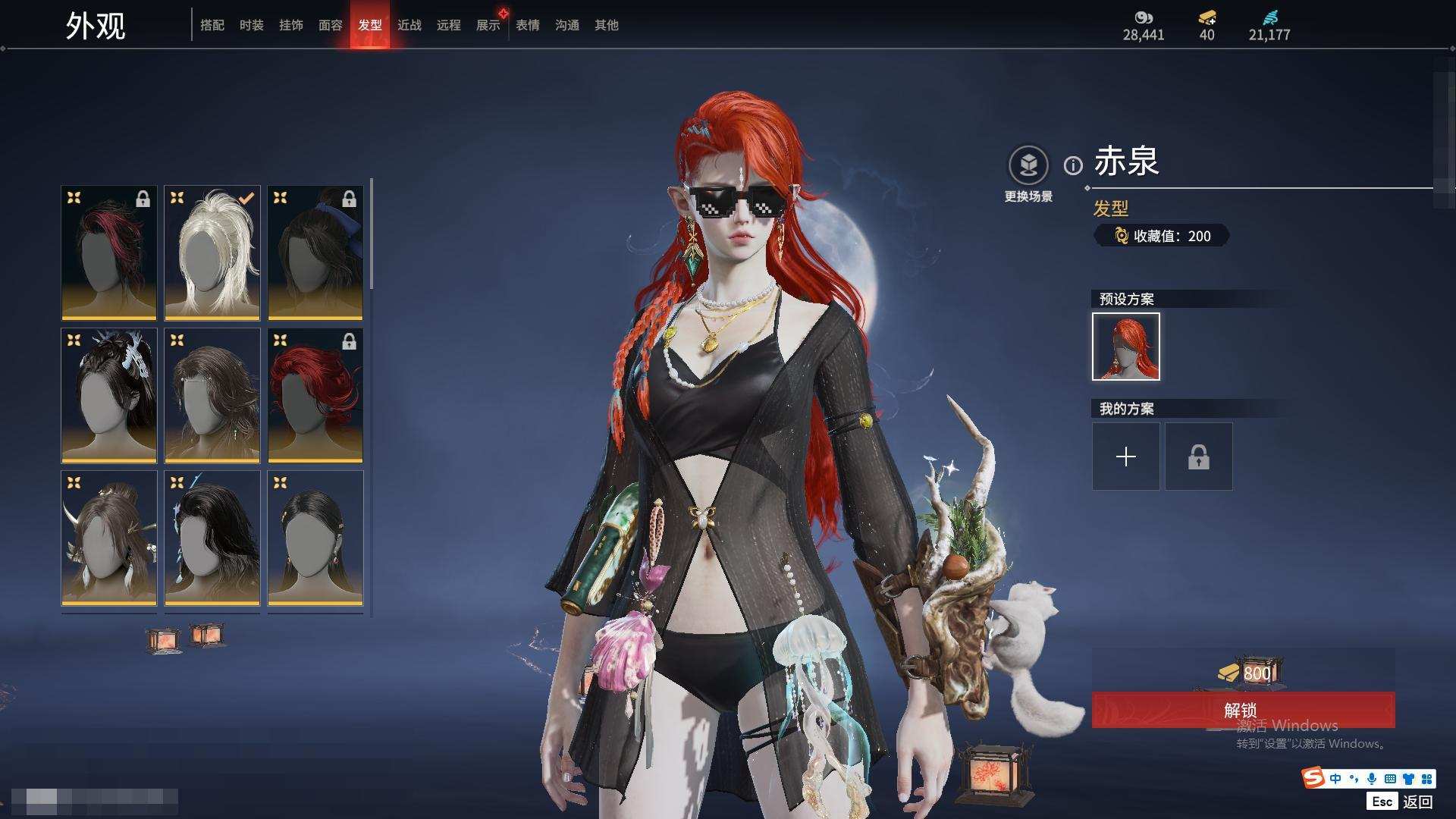Go to the 面容 tab
The image size is (1456, 819).
pyautogui.click(x=331, y=25)
